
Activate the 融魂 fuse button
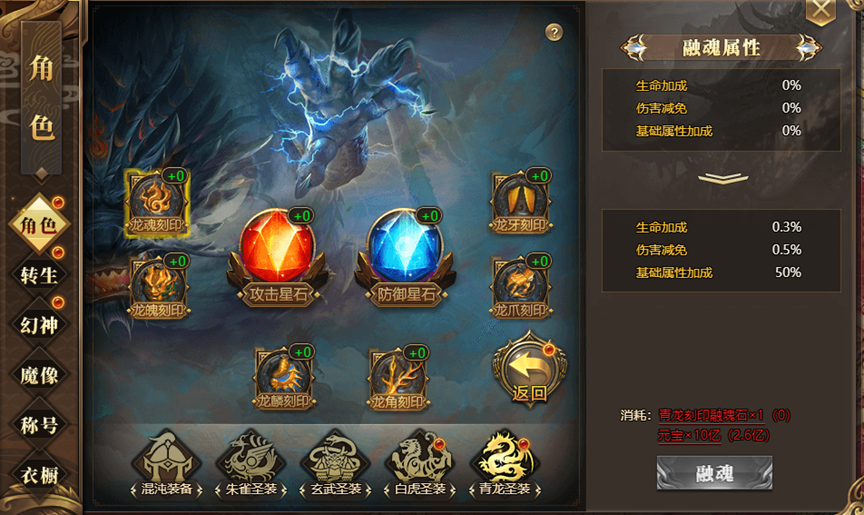tap(713, 473)
